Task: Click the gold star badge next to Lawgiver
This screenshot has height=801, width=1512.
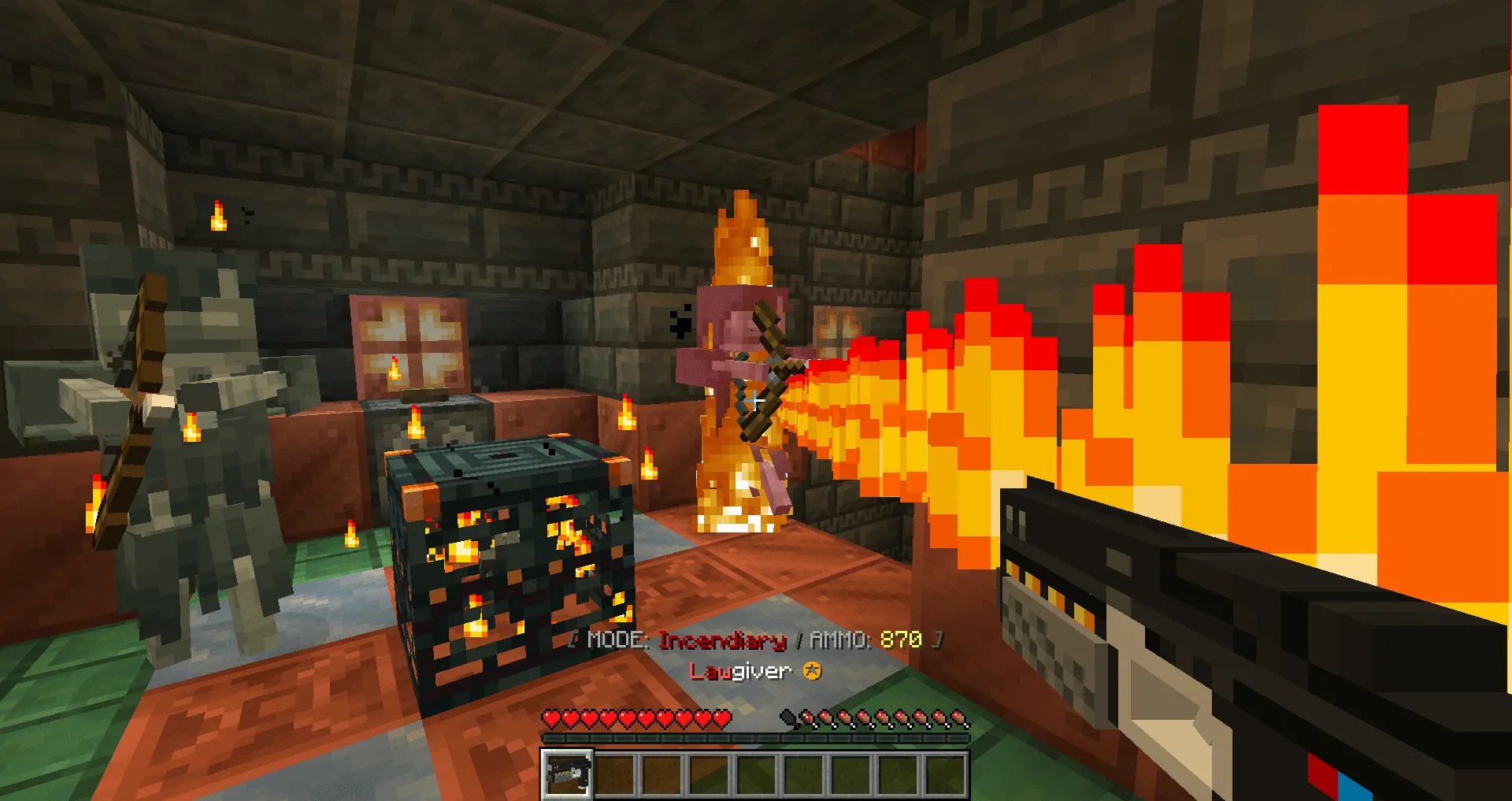Action: (815, 671)
